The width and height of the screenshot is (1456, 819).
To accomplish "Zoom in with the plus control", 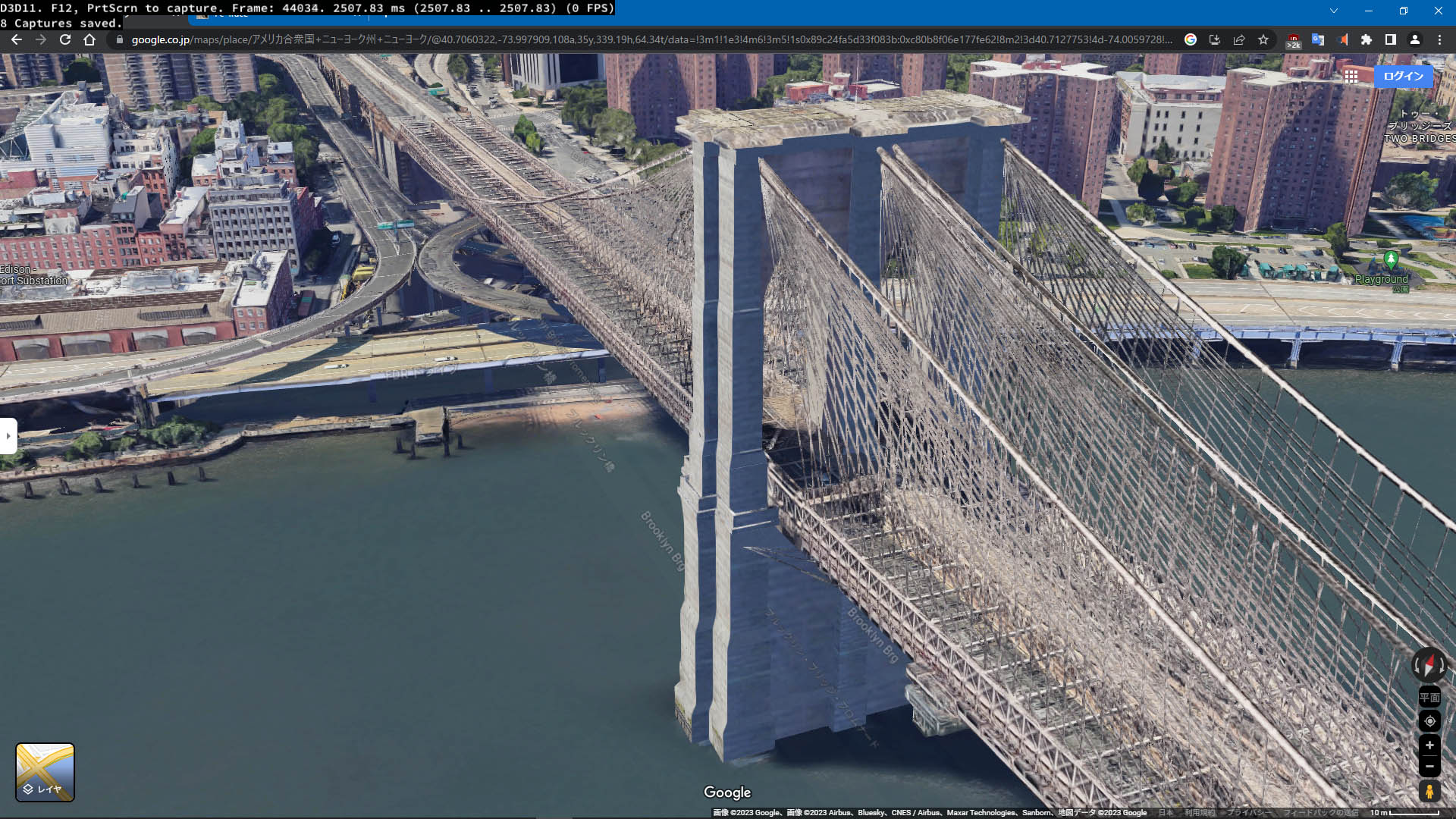I will [x=1429, y=745].
